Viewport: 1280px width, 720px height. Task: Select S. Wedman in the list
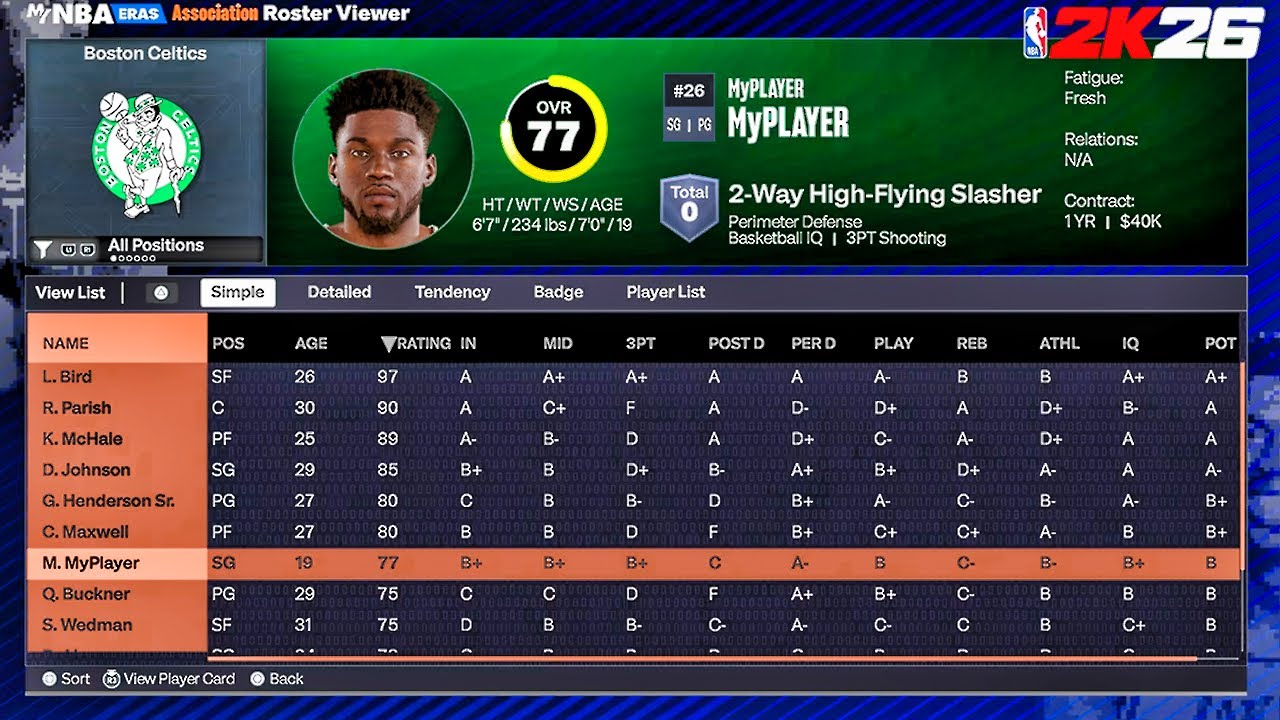tap(87, 625)
